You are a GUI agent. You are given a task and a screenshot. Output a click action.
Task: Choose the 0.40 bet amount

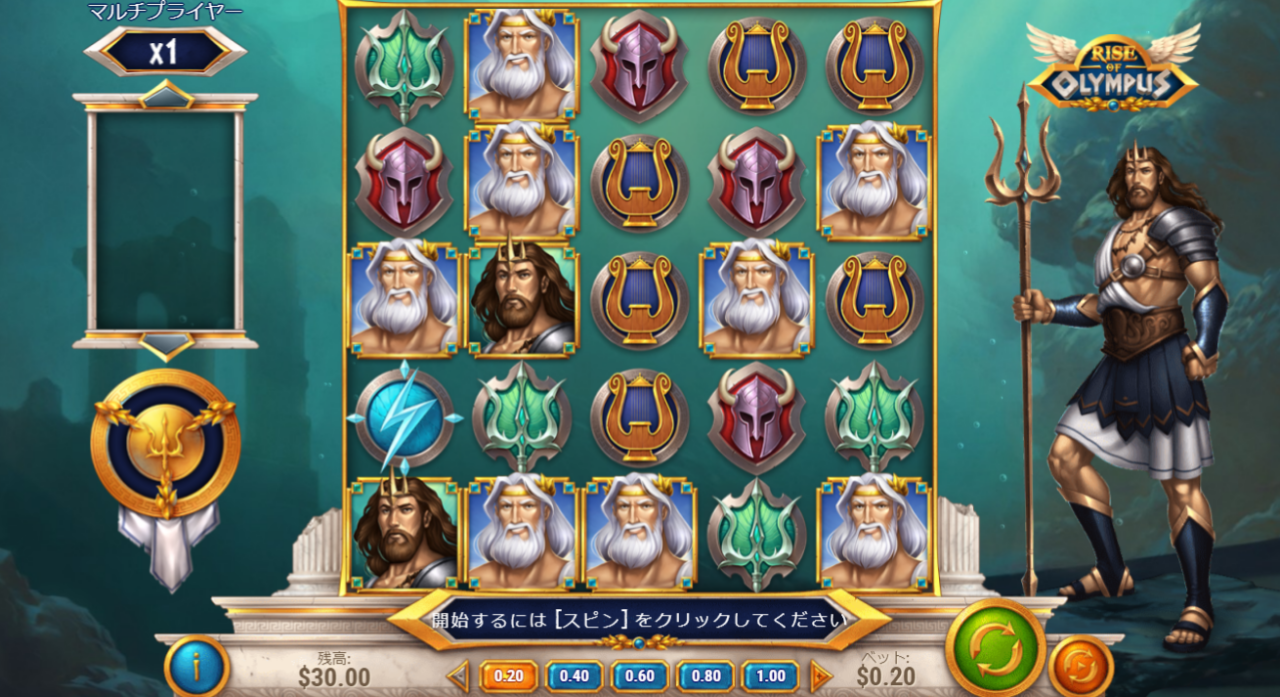coord(574,676)
